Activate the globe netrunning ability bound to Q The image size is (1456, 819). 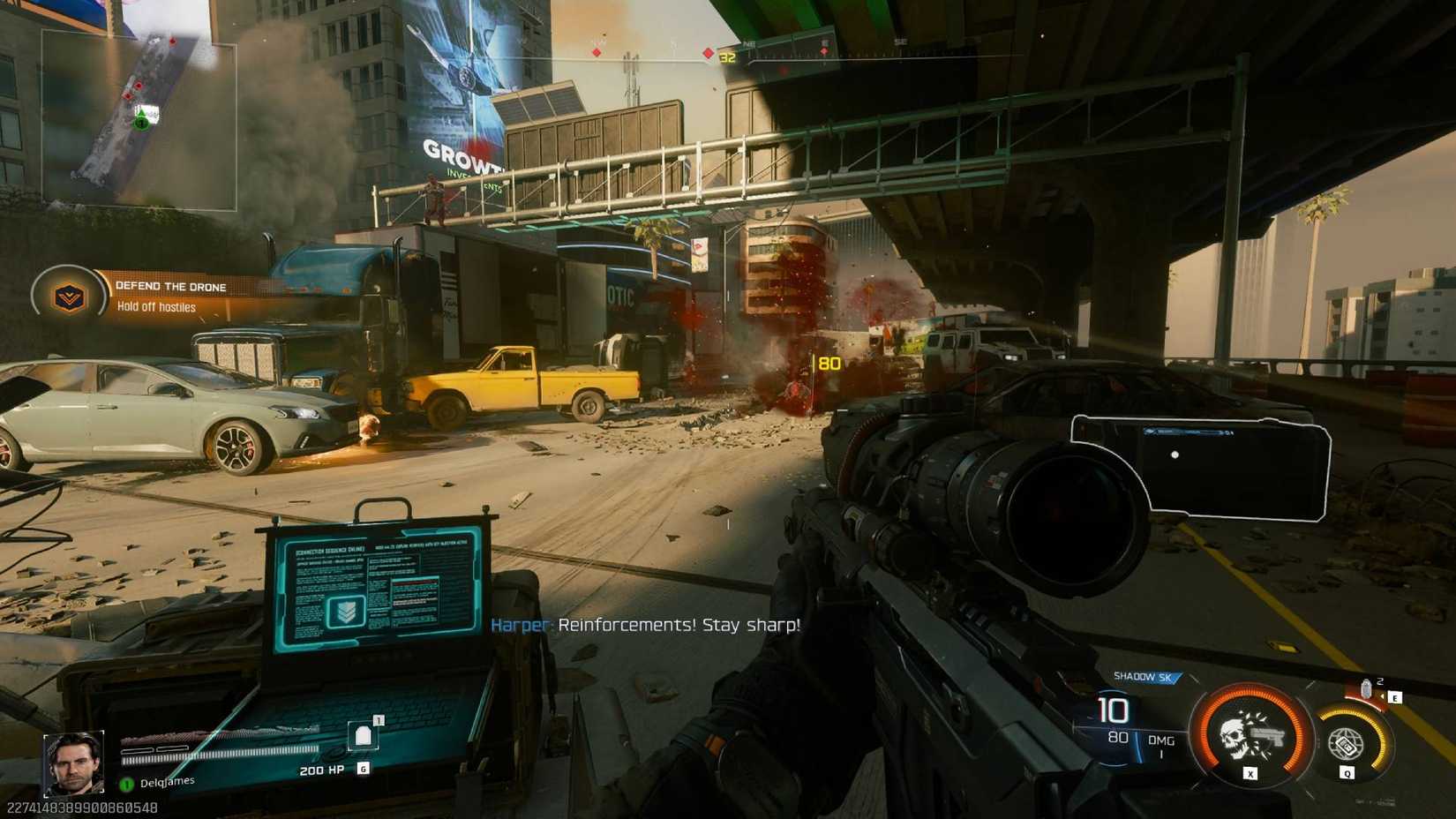click(x=1347, y=744)
